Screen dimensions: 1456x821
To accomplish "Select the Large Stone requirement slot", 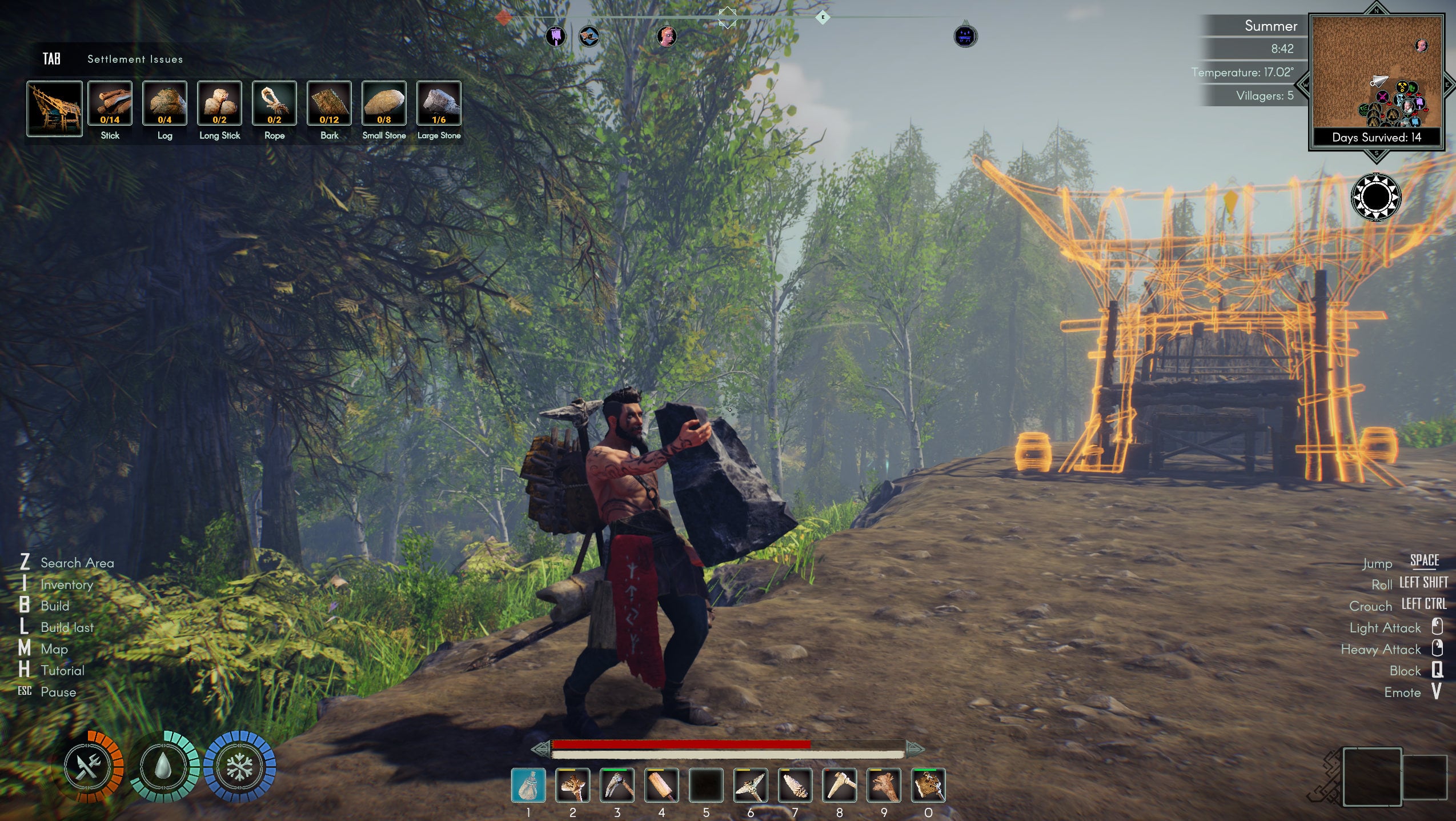I will (x=439, y=103).
